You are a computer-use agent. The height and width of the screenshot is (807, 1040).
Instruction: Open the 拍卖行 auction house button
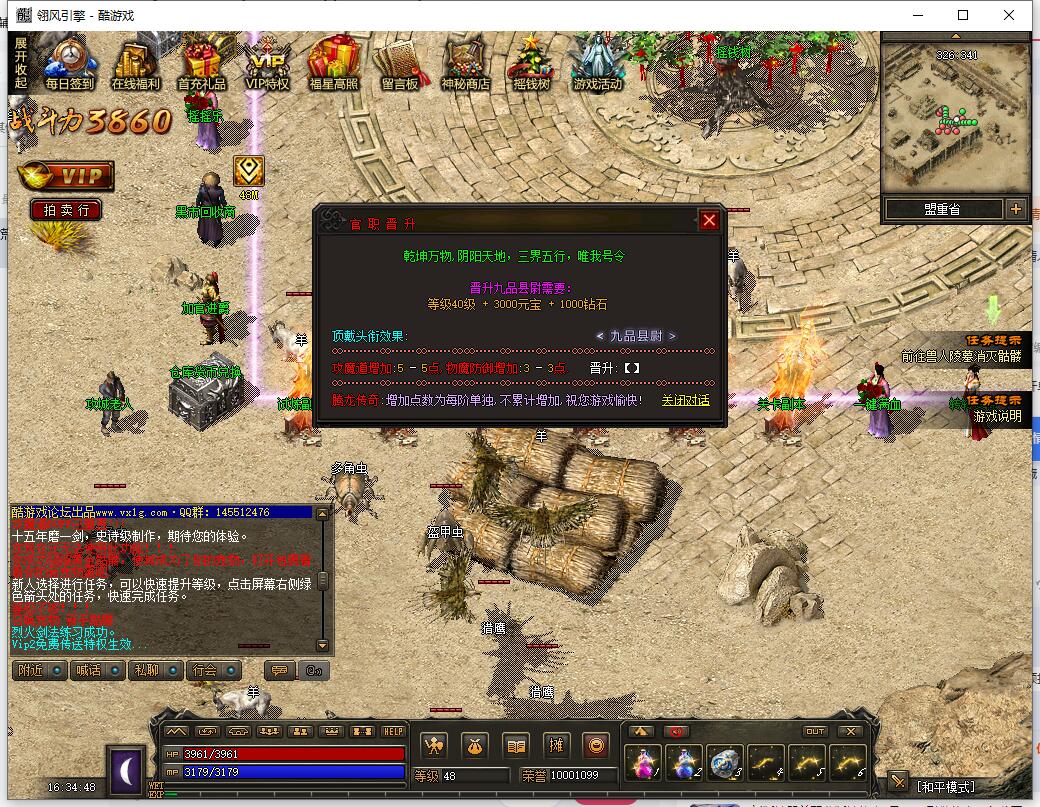66,209
